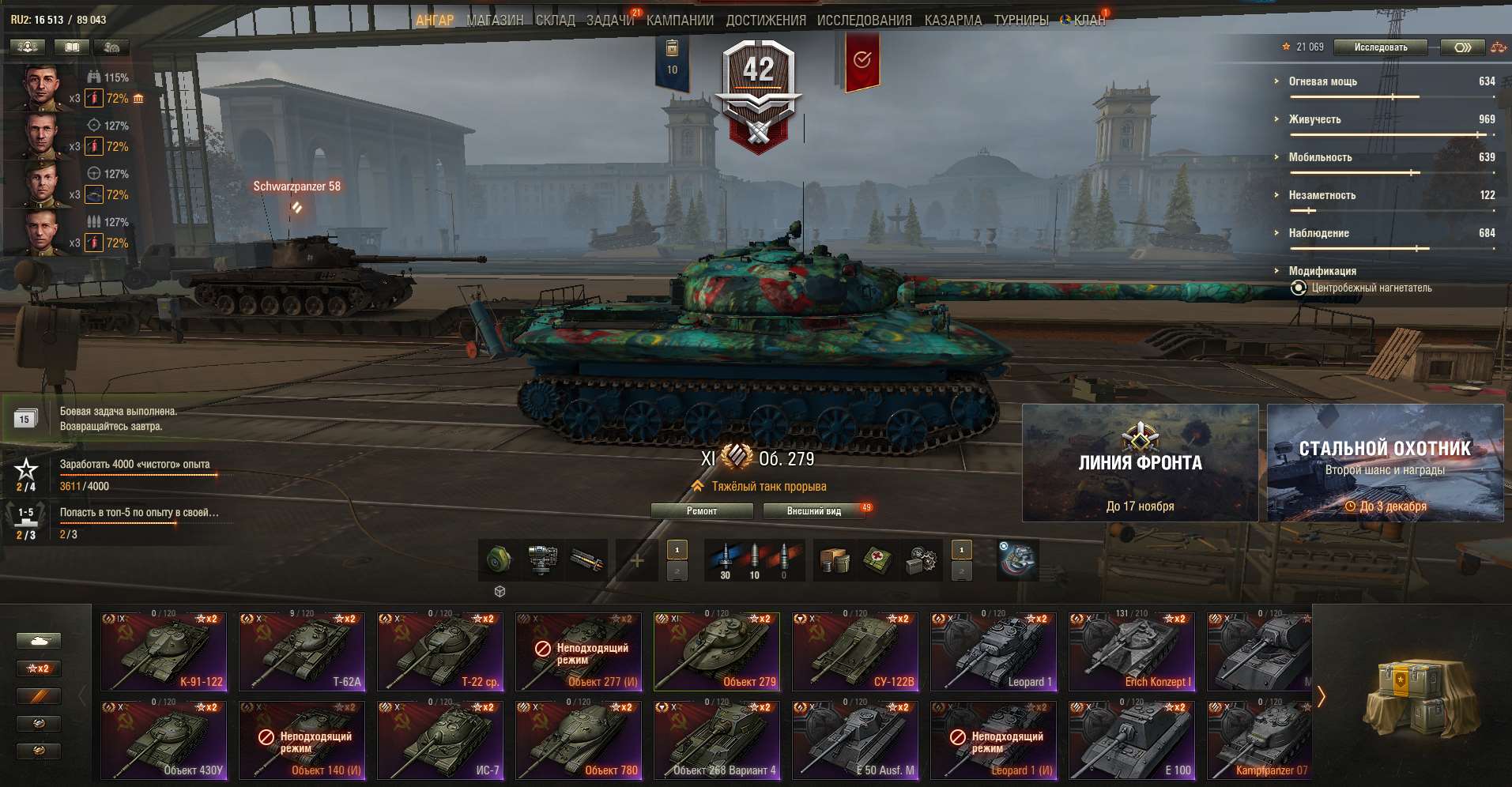Viewport: 1512px width, 787px height.
Task: Toggle the x2 experience vehicle filter
Action: [38, 668]
